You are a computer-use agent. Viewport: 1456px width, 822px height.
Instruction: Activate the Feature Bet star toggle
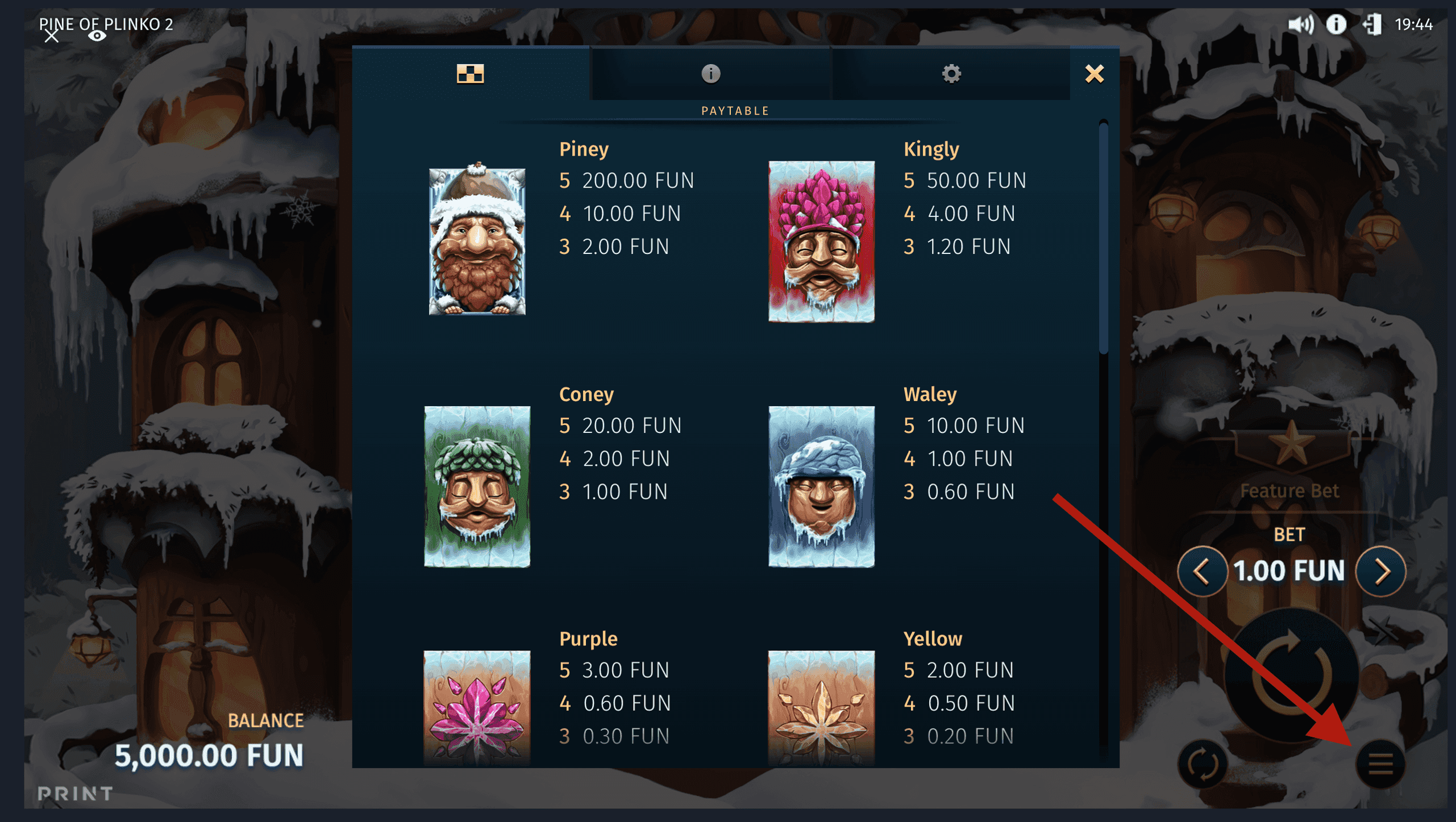[1290, 449]
